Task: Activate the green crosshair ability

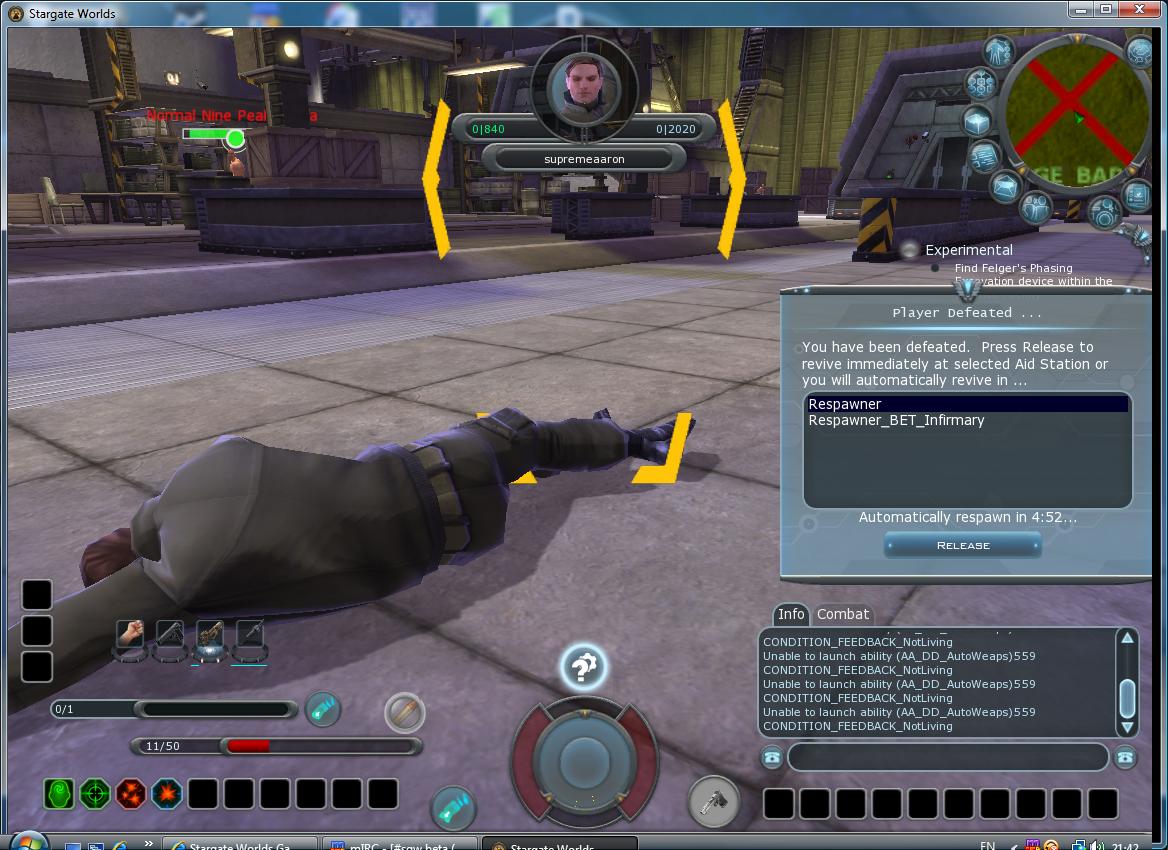Action: pos(95,794)
